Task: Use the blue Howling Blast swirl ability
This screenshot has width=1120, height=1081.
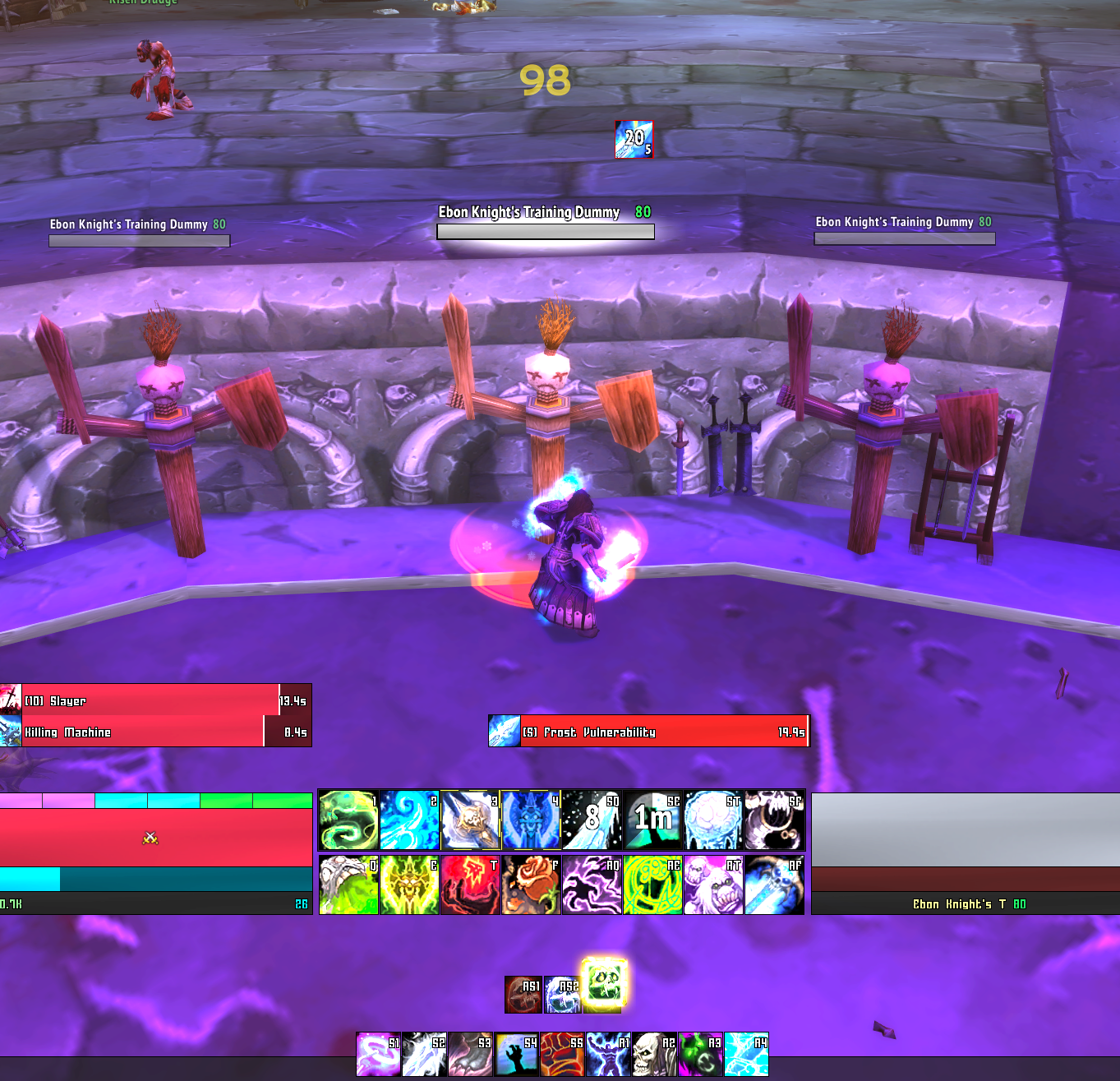Action: coord(409,820)
